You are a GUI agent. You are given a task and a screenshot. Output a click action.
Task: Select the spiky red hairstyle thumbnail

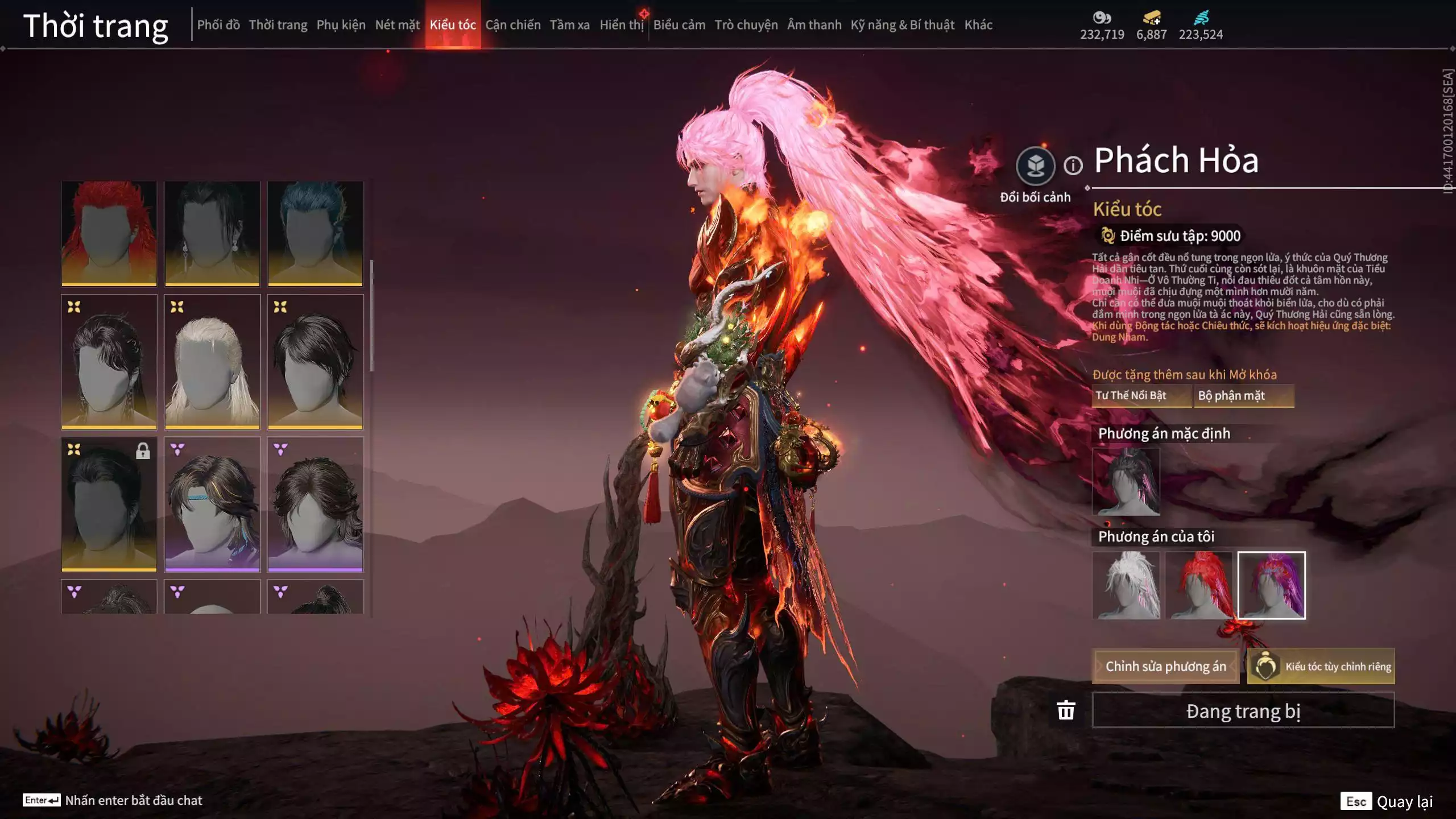point(109,233)
